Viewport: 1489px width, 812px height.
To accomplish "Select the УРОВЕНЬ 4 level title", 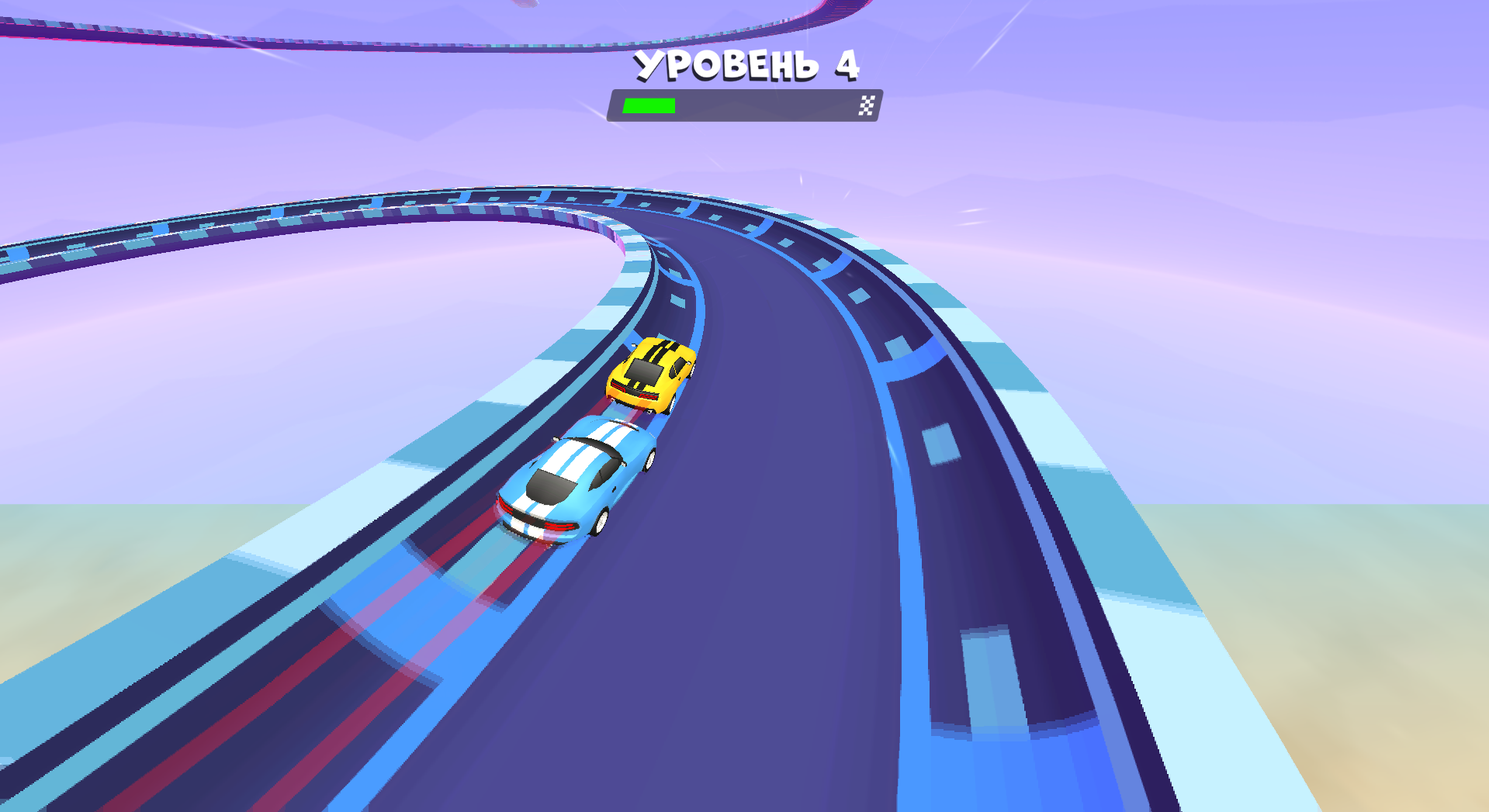I will click(746, 66).
